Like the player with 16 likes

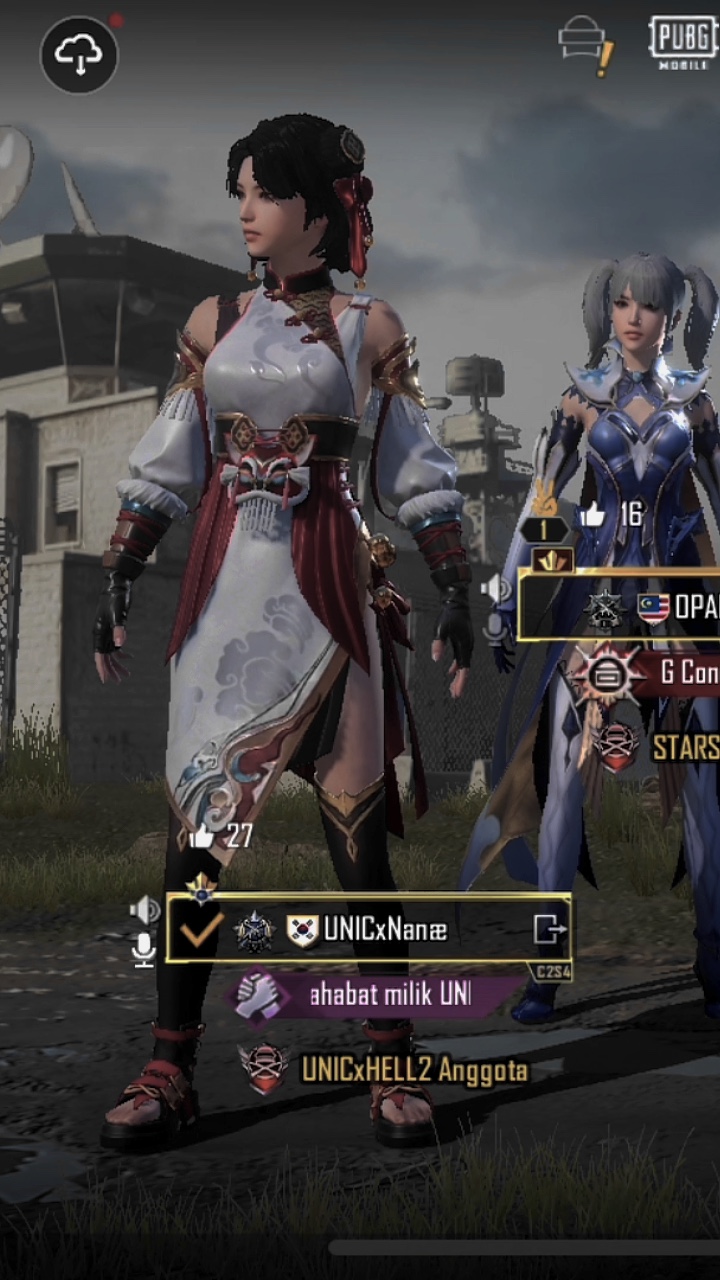tap(592, 515)
